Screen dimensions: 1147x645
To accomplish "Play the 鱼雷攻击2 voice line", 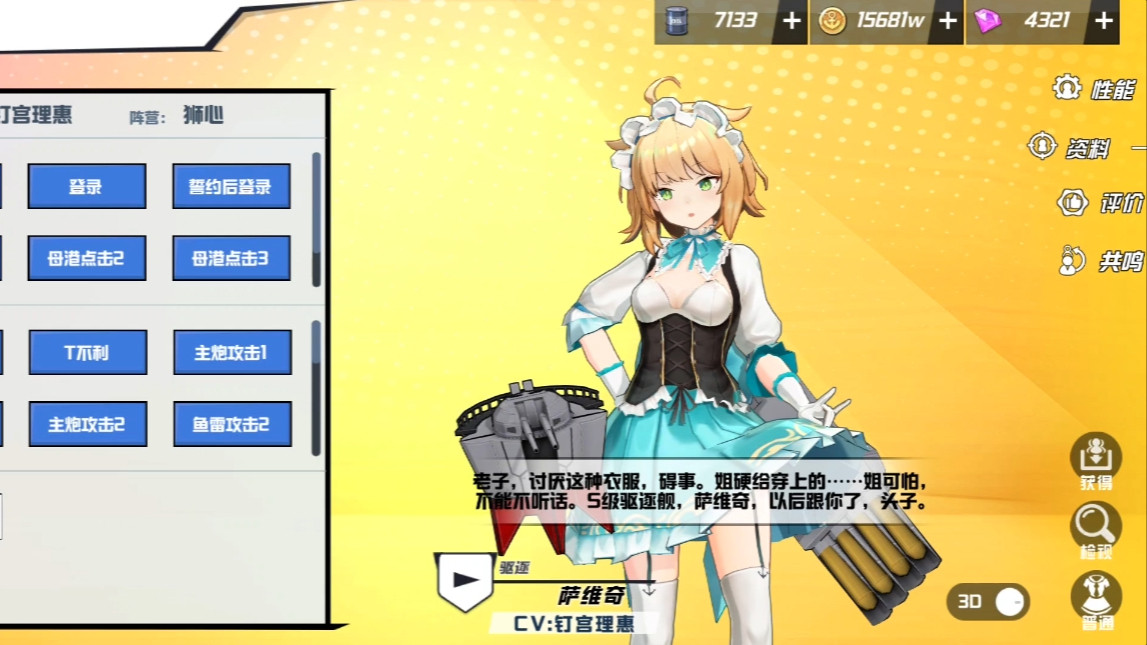I will pyautogui.click(x=231, y=424).
